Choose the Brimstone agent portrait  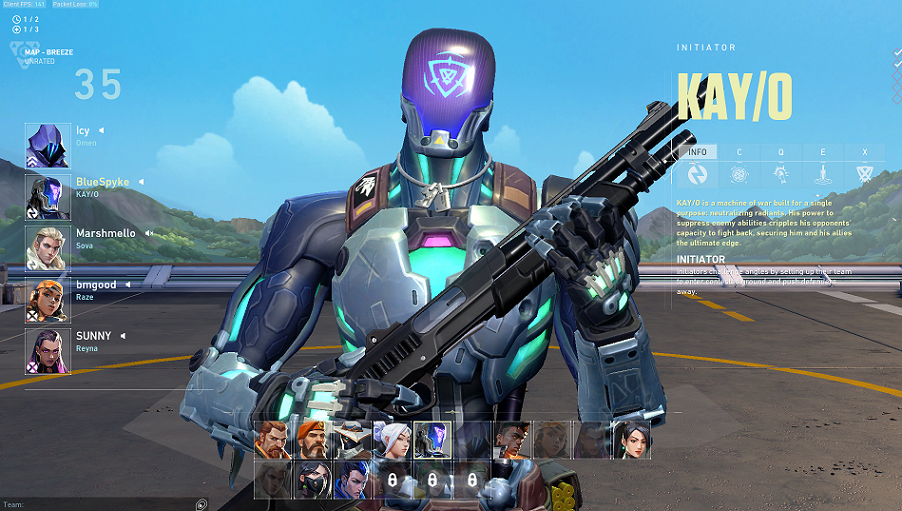pos(311,440)
